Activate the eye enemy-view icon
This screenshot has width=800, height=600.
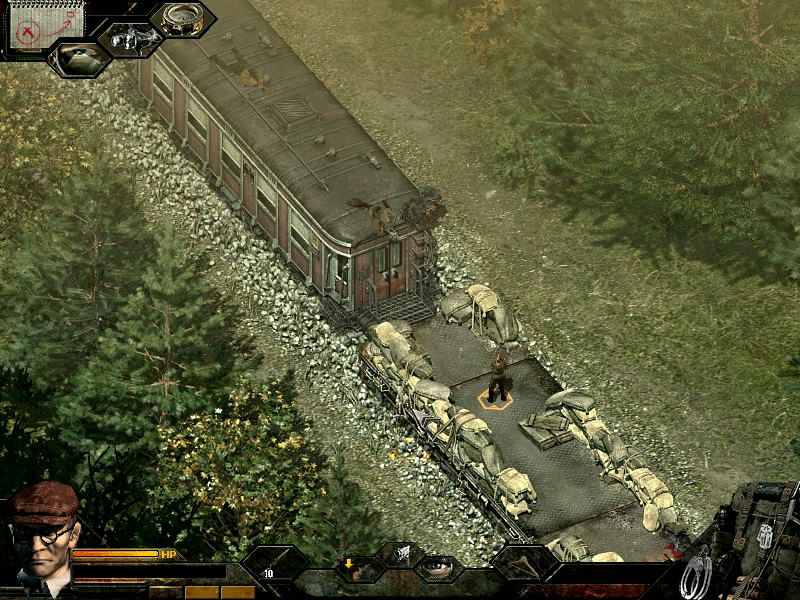click(x=79, y=57)
